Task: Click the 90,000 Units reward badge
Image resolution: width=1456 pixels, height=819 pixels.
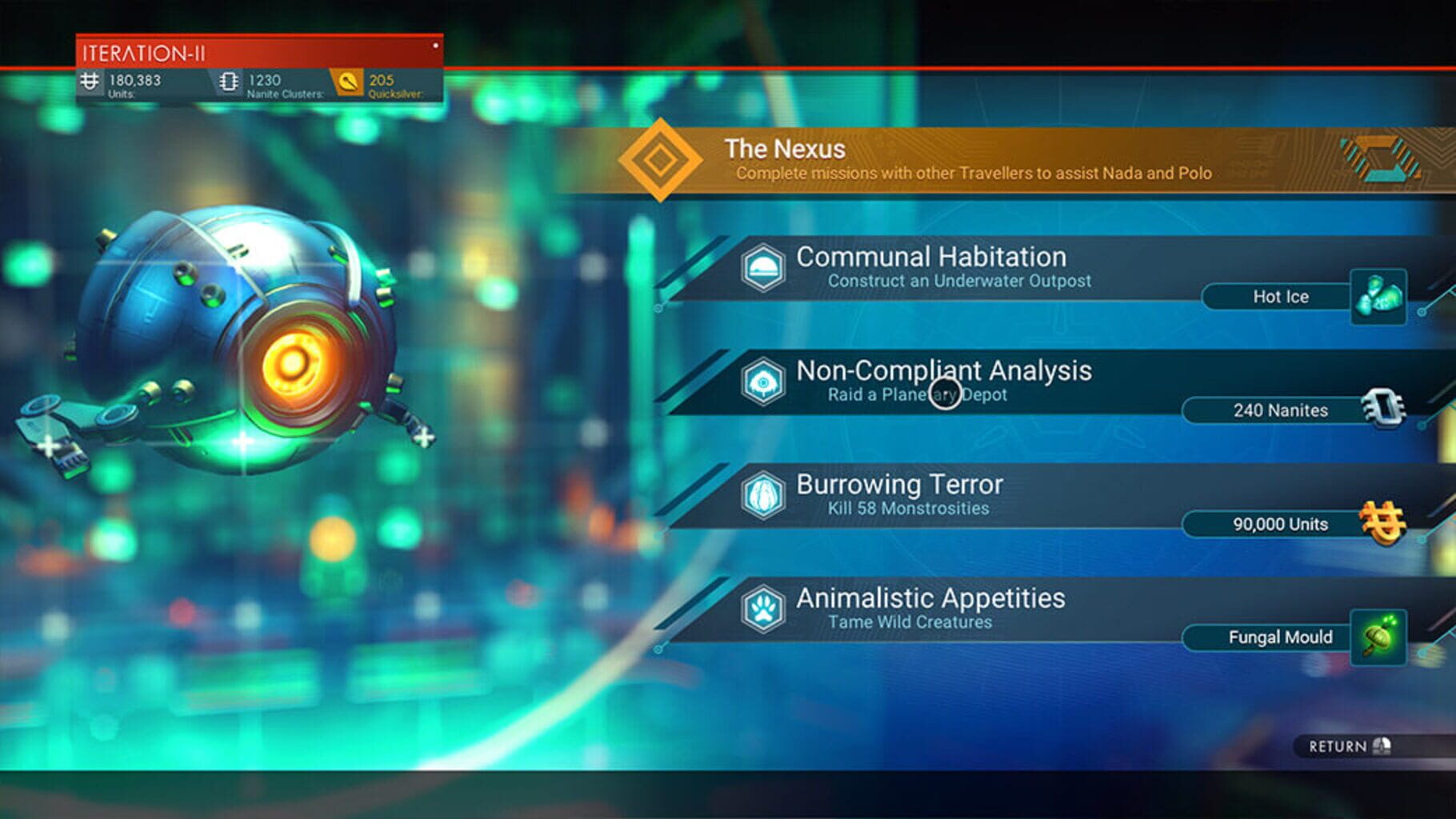Action: pos(1280,525)
